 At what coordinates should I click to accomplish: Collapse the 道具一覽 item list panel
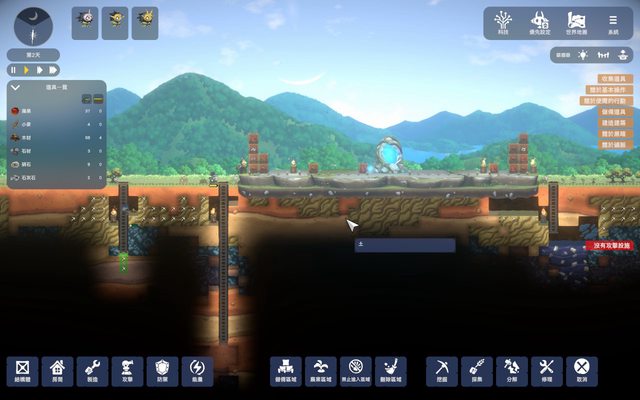tap(16, 88)
